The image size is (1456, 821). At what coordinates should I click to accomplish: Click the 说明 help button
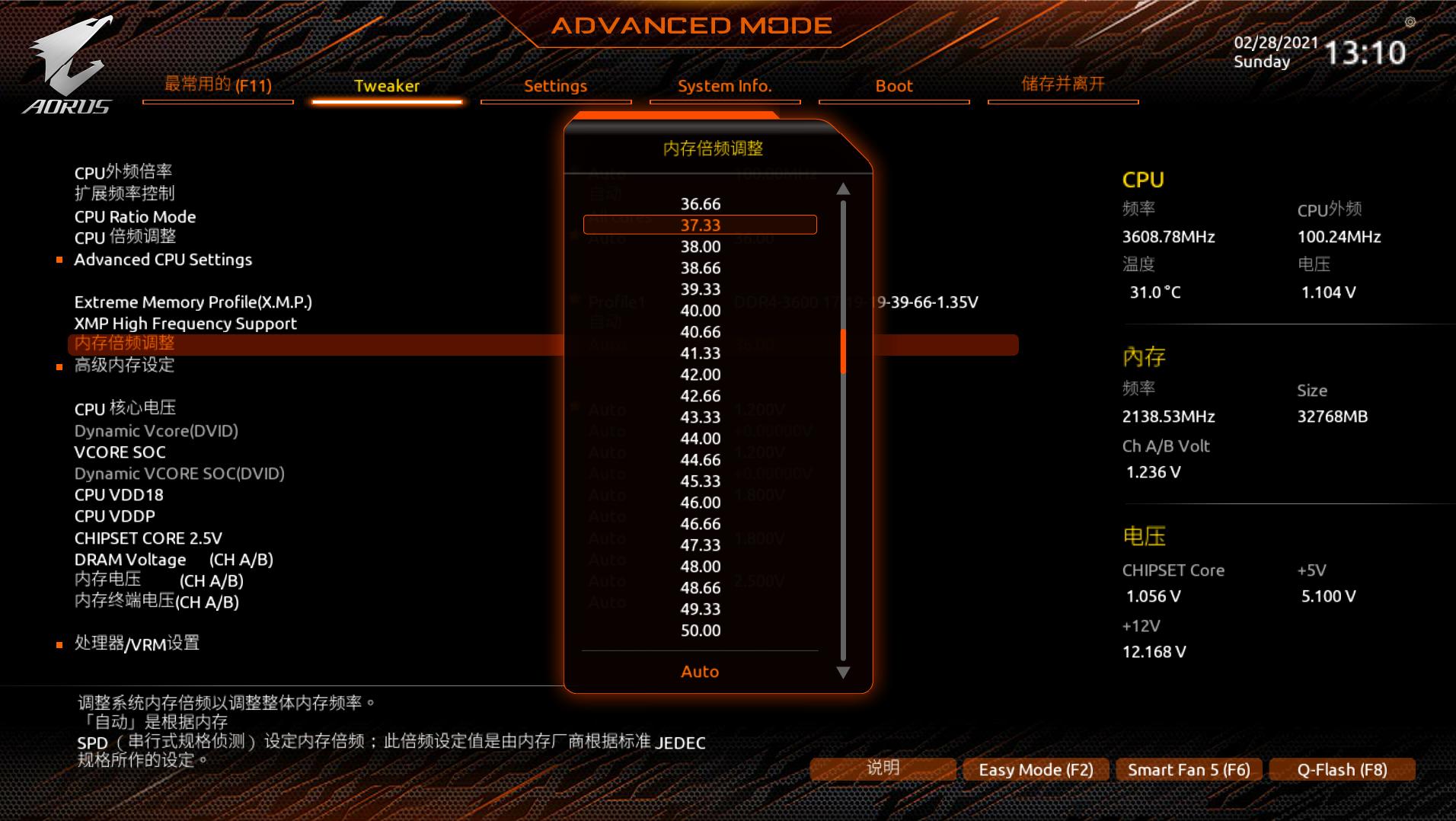click(x=883, y=768)
